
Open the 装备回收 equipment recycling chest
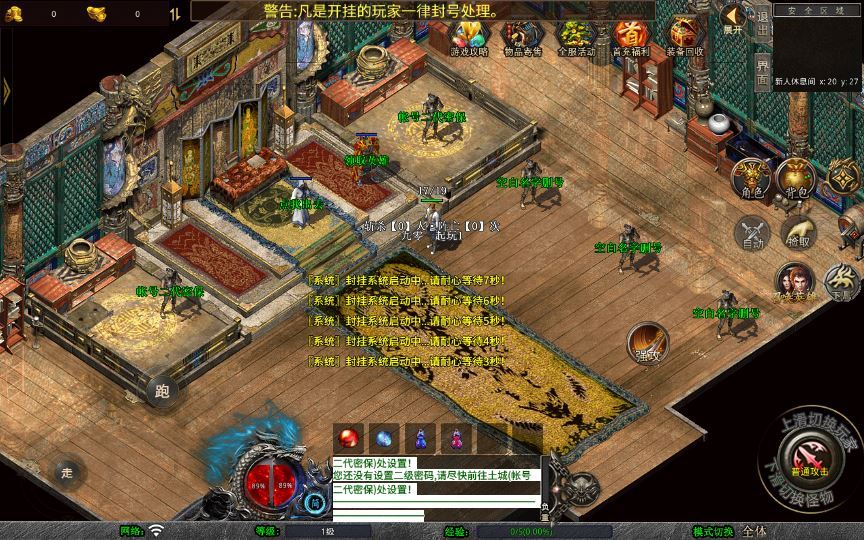click(684, 38)
